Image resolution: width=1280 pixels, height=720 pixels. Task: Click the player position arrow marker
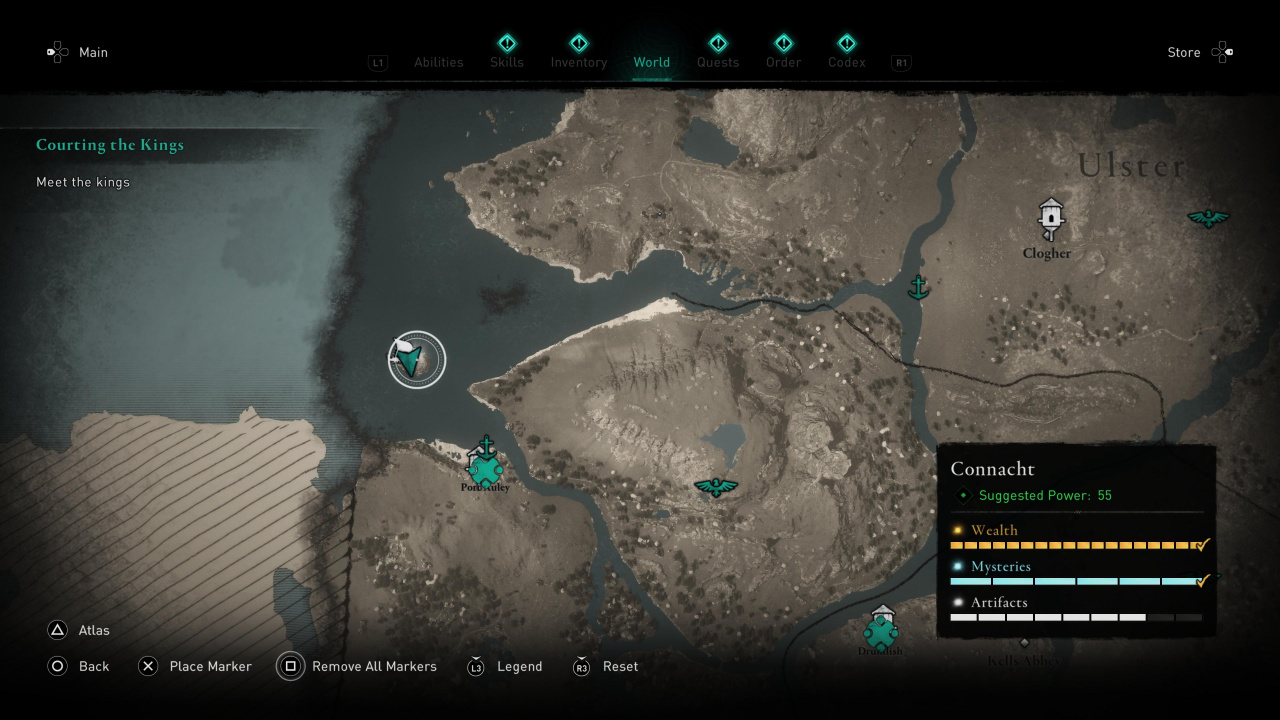[x=416, y=359]
